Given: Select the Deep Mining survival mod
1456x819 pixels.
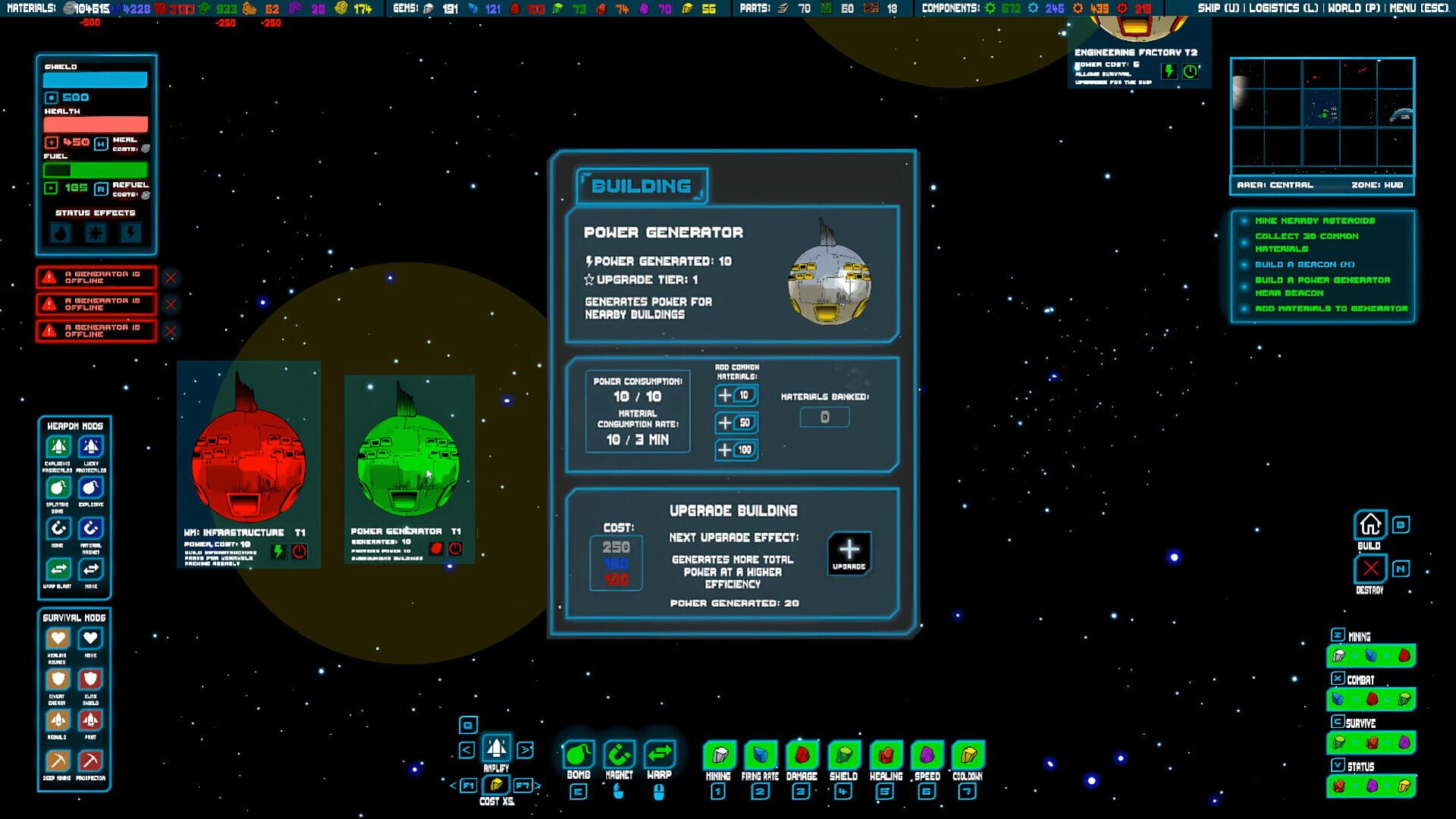Looking at the screenshot, I should [x=58, y=761].
